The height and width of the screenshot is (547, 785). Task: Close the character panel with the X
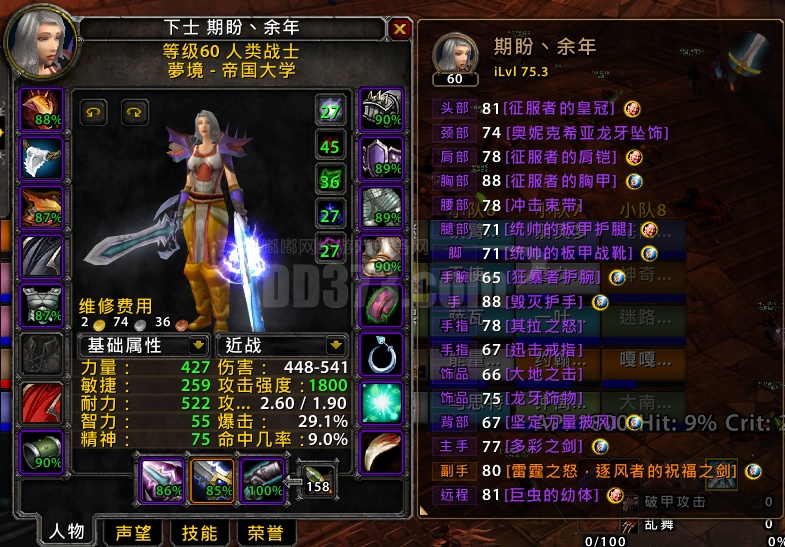point(400,28)
